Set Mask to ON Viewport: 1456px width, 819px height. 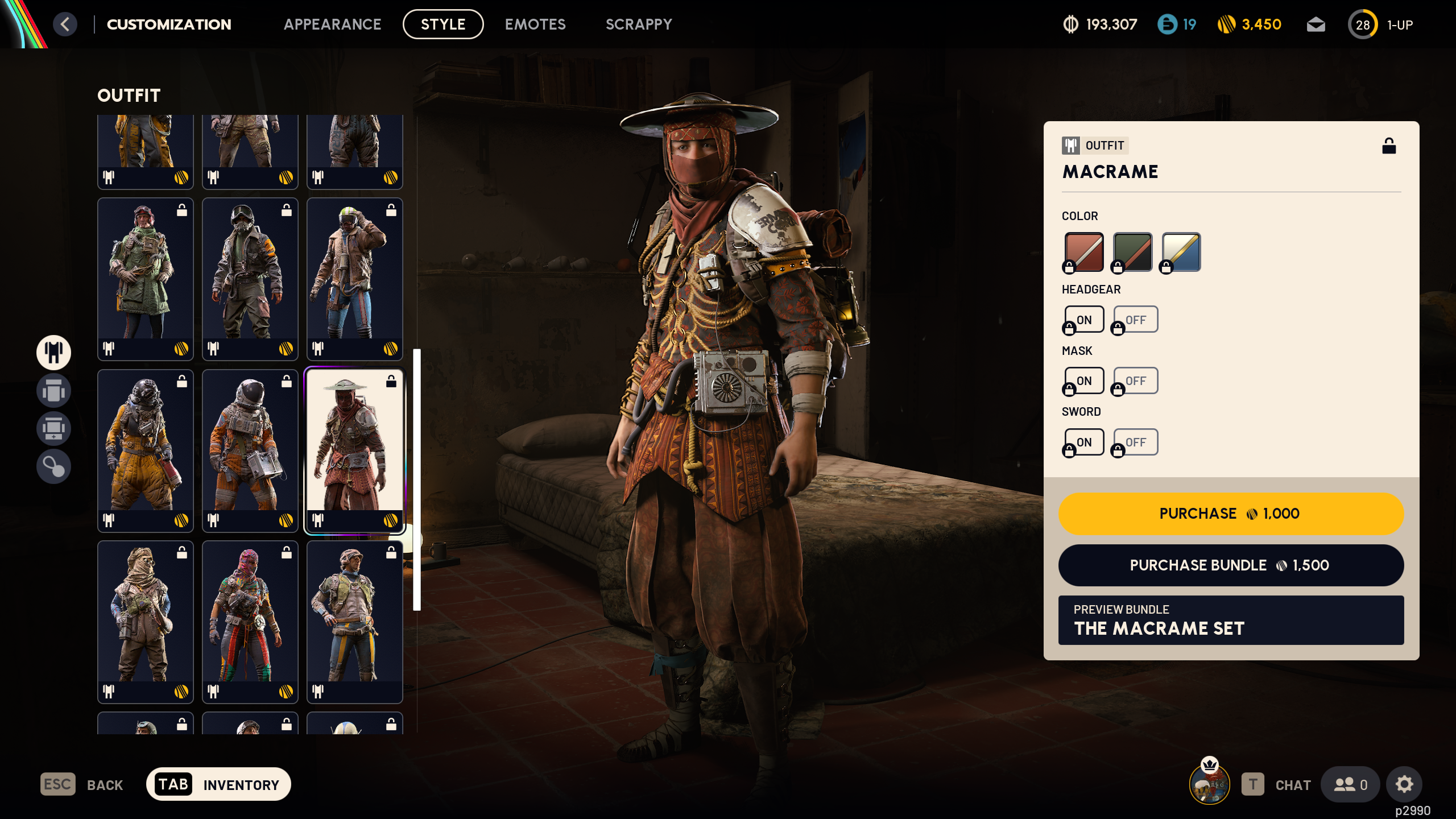(x=1083, y=380)
